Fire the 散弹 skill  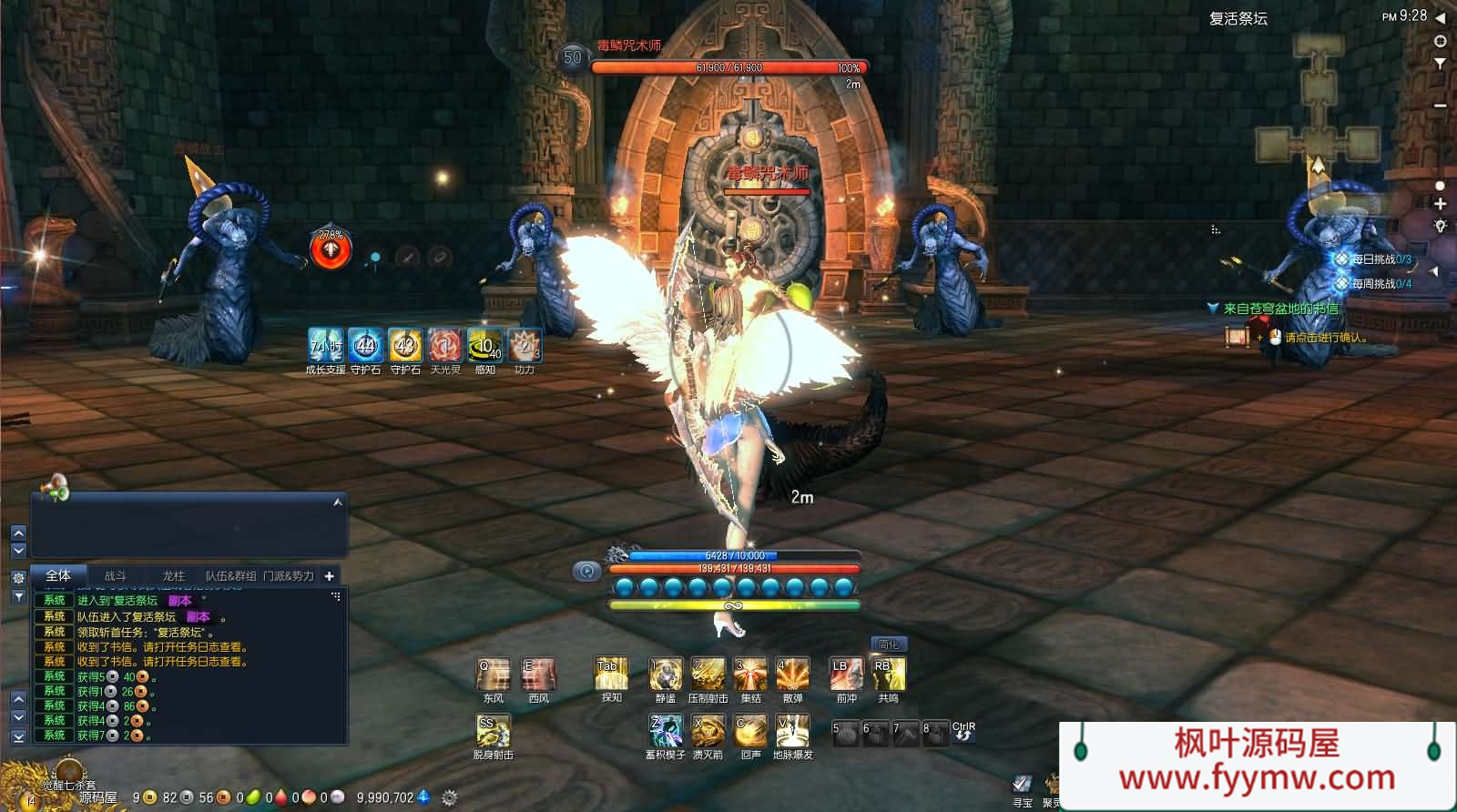[792, 675]
